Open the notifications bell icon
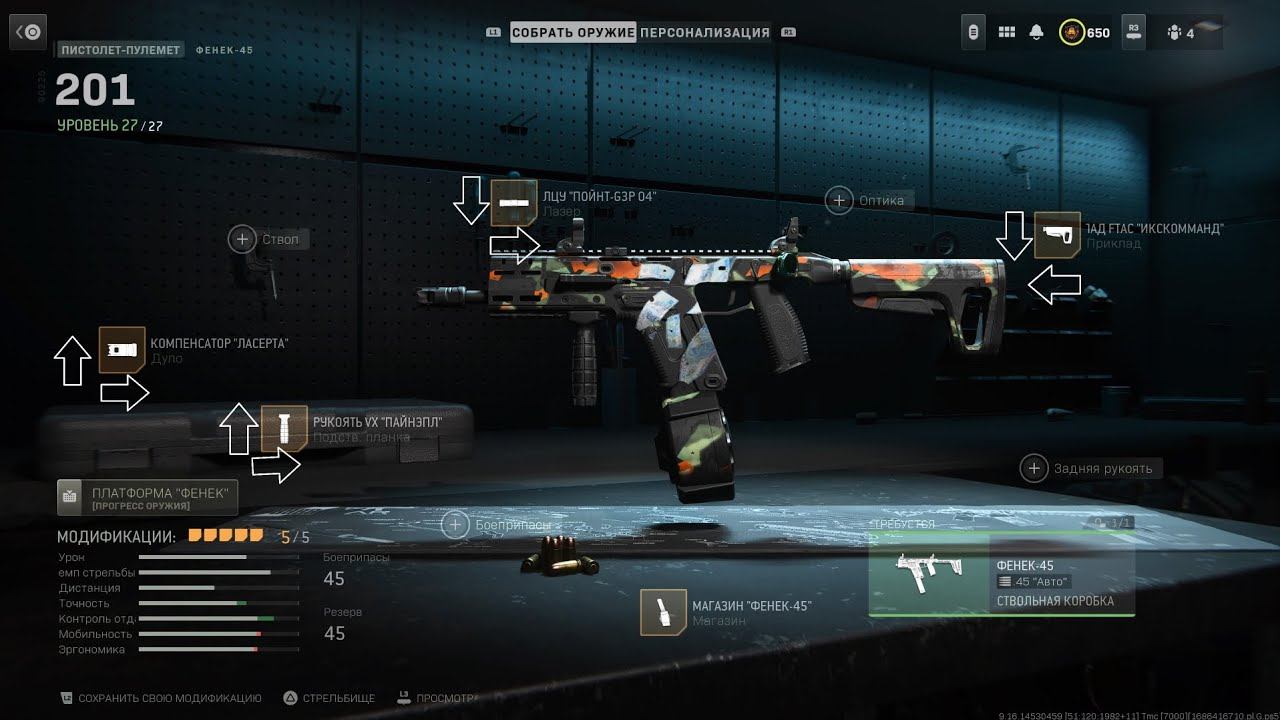1280x720 pixels. 1037,33
